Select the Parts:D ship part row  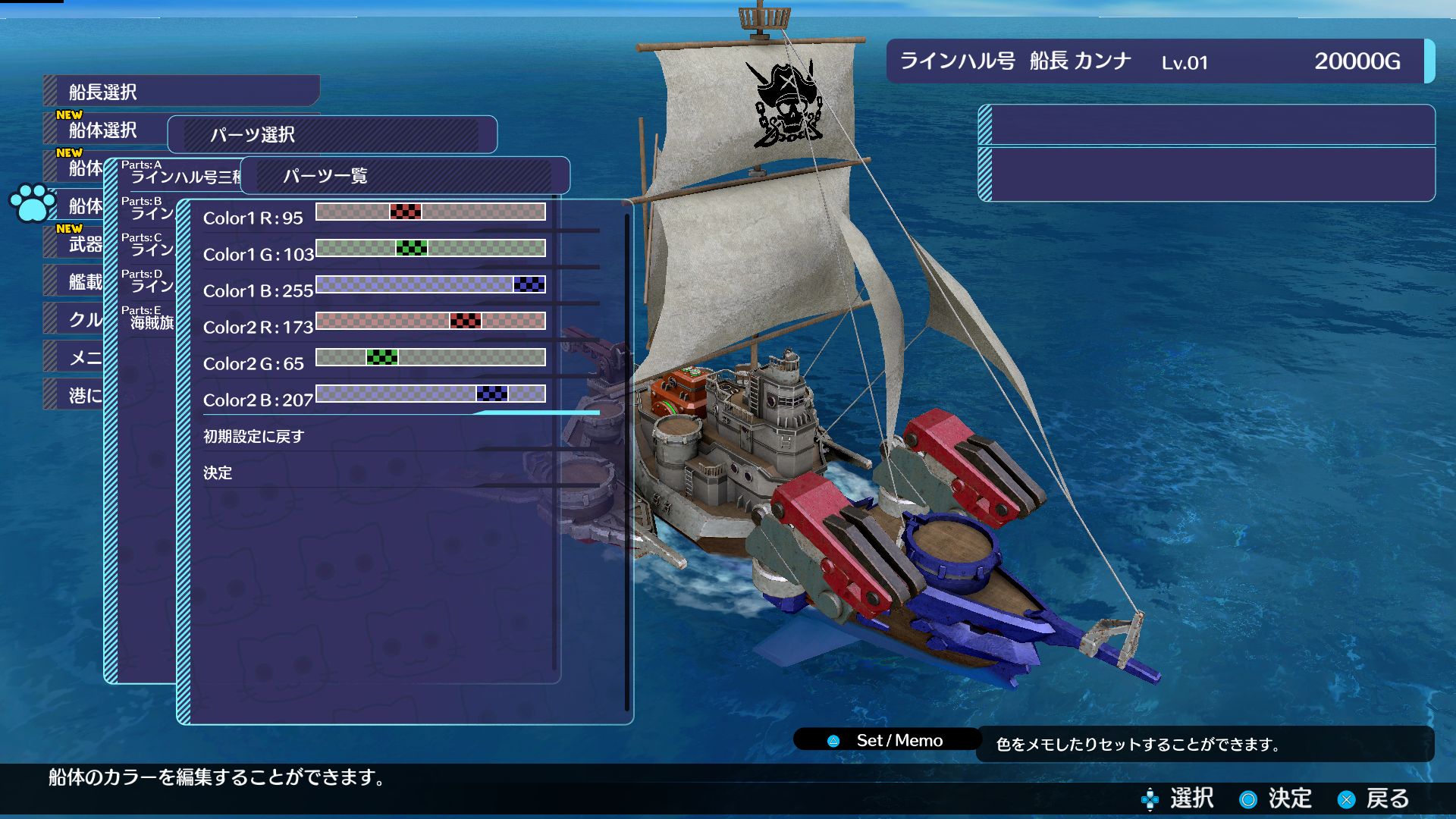(x=149, y=283)
